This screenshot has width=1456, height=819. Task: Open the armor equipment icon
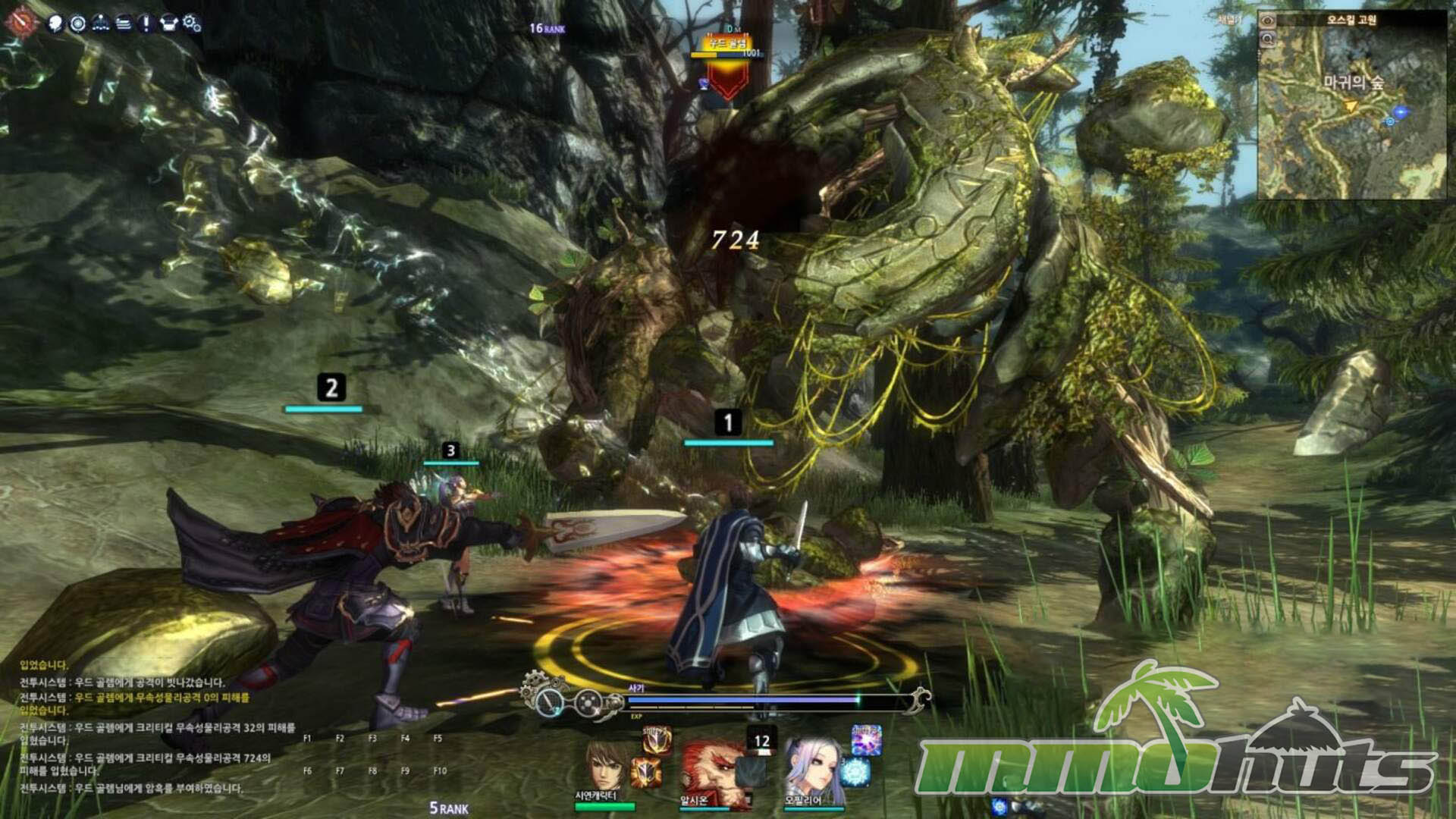[168, 24]
